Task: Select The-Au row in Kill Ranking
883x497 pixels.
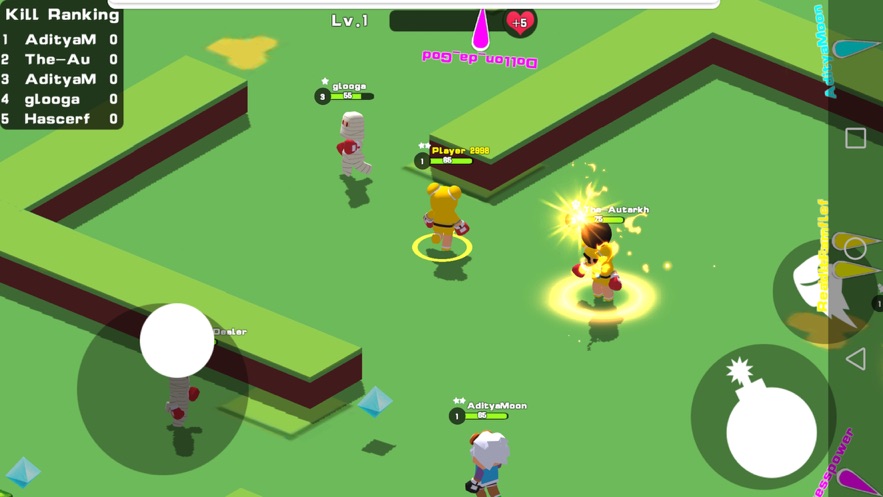Action: click(x=60, y=59)
